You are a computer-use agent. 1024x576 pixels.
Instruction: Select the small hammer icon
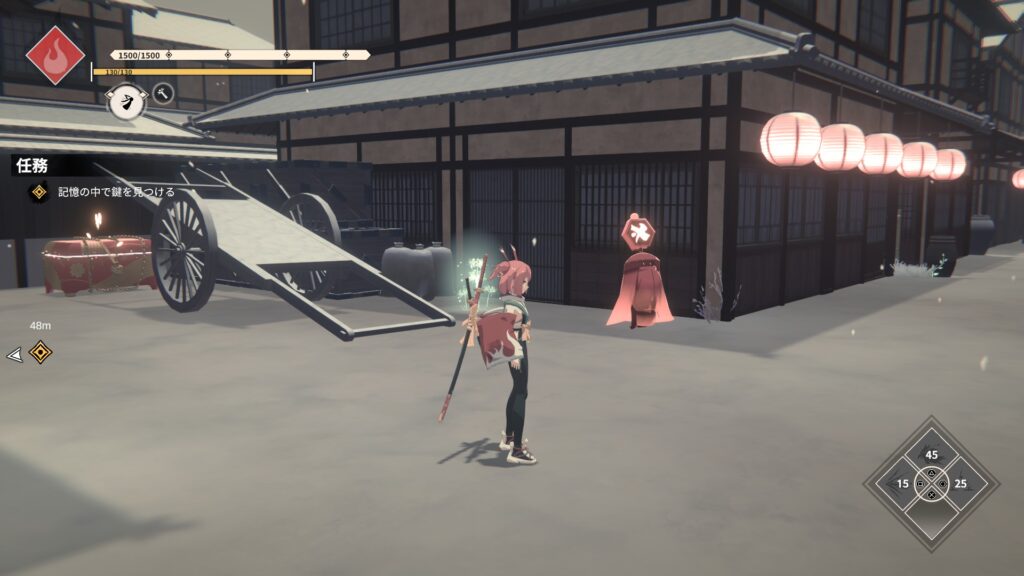(162, 94)
